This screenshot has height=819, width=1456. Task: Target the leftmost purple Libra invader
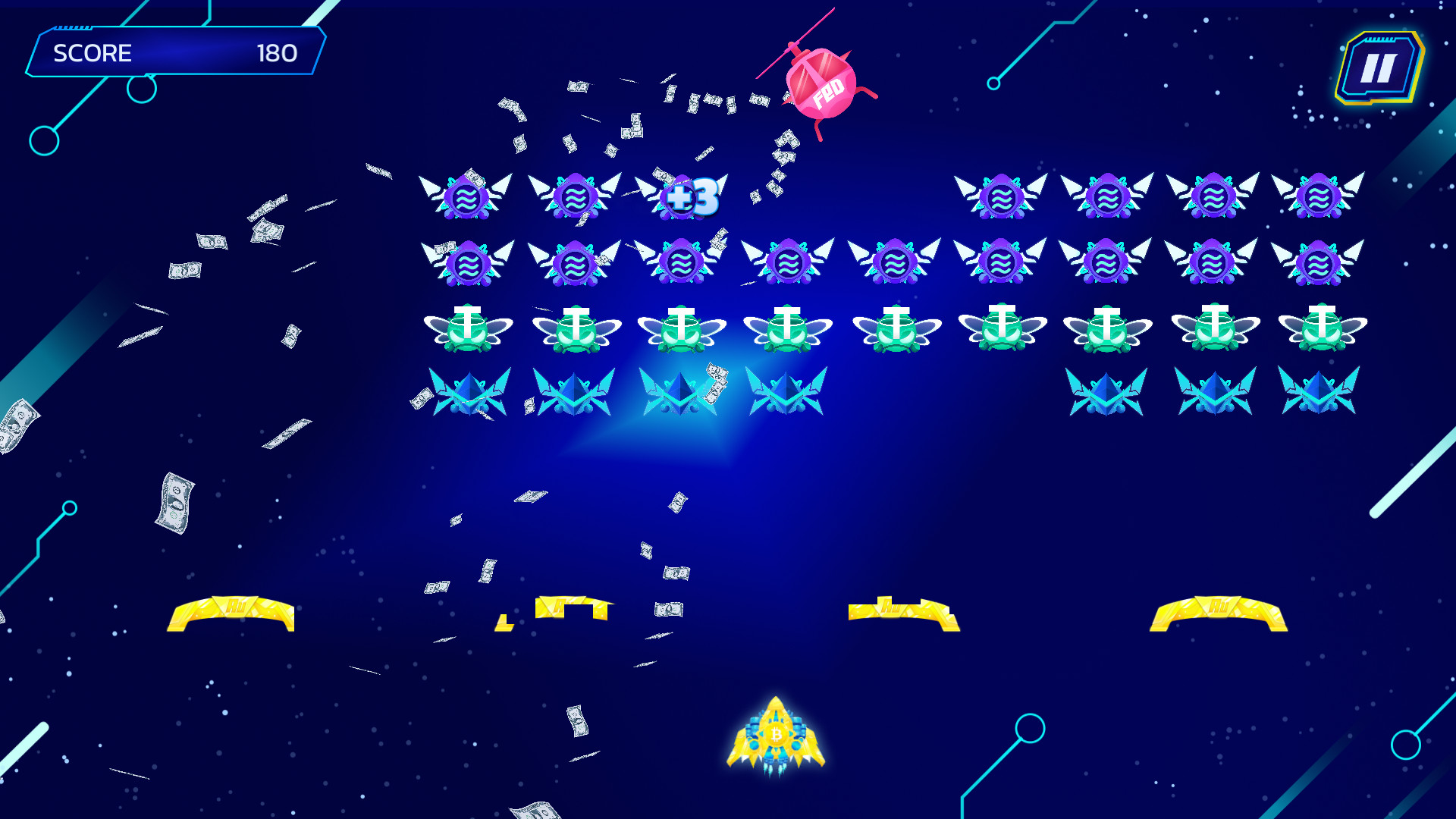point(467,196)
